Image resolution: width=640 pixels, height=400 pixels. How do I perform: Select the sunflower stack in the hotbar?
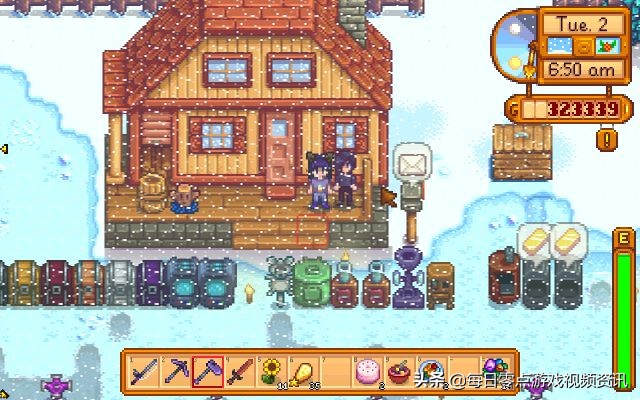tap(269, 372)
